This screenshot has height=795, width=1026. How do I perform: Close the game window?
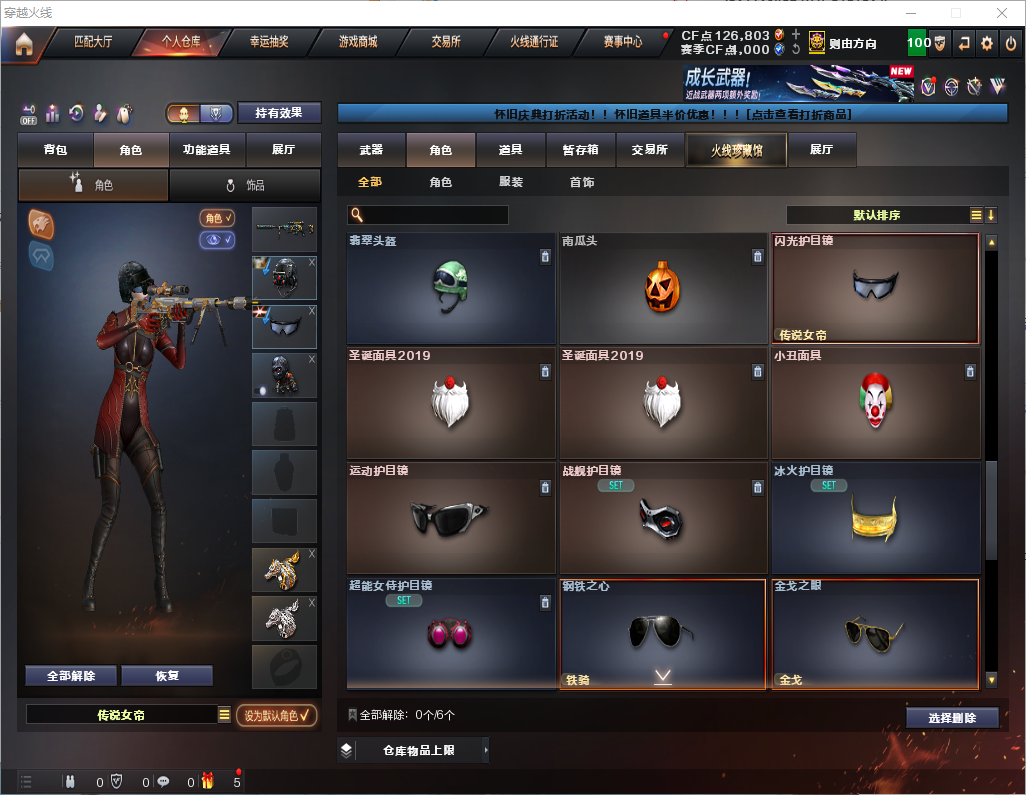click(x=1001, y=13)
